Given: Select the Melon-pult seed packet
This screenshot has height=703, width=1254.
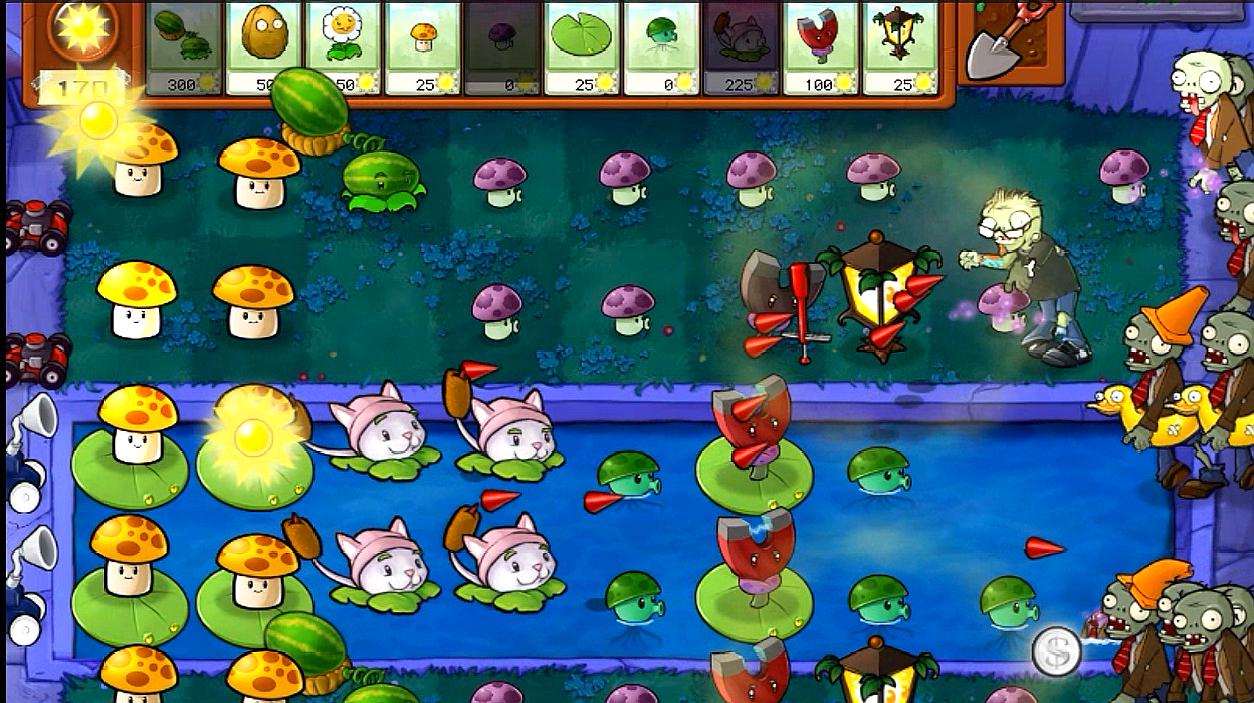Looking at the screenshot, I should 184,48.
